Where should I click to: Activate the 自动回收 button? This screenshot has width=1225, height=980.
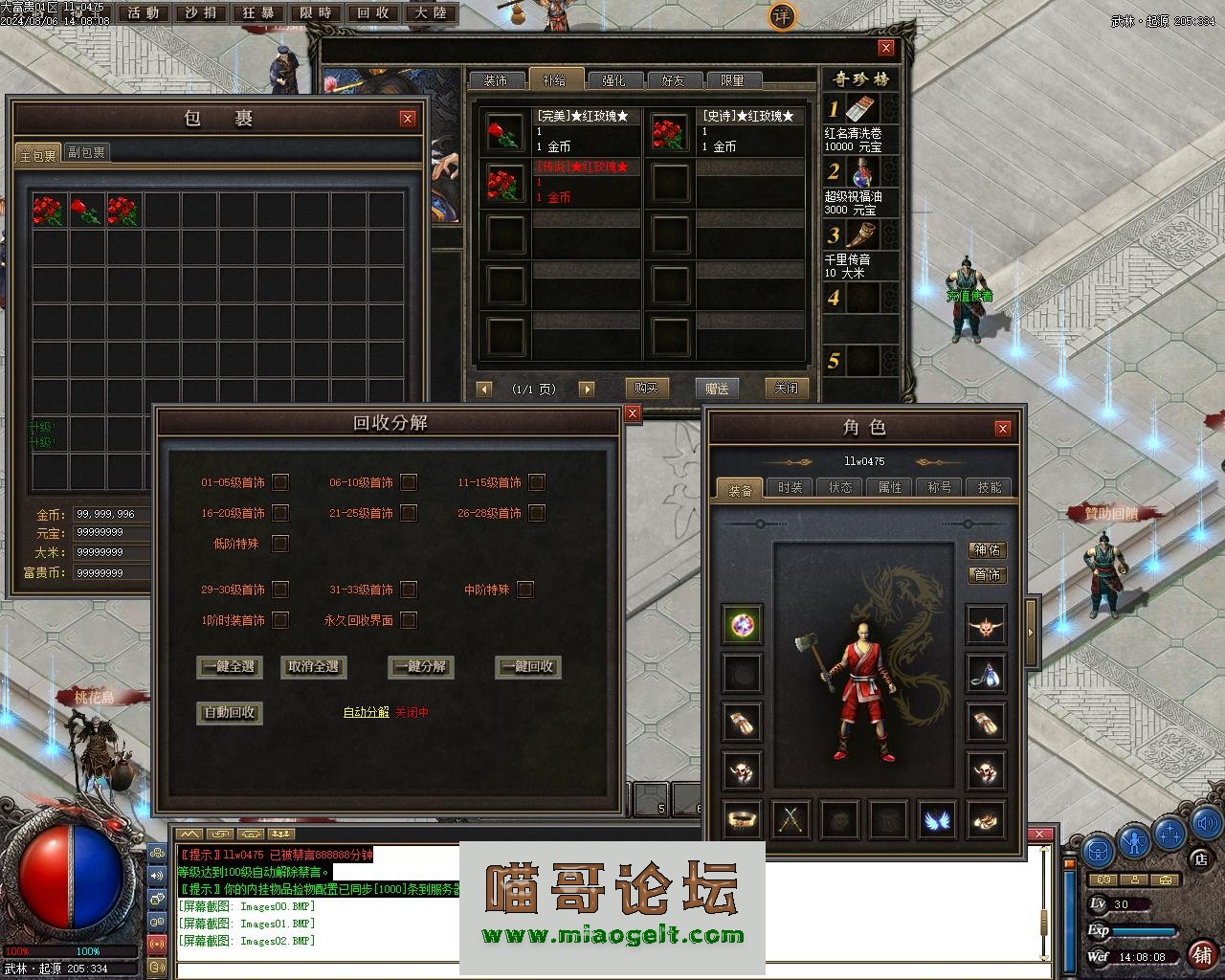(230, 713)
